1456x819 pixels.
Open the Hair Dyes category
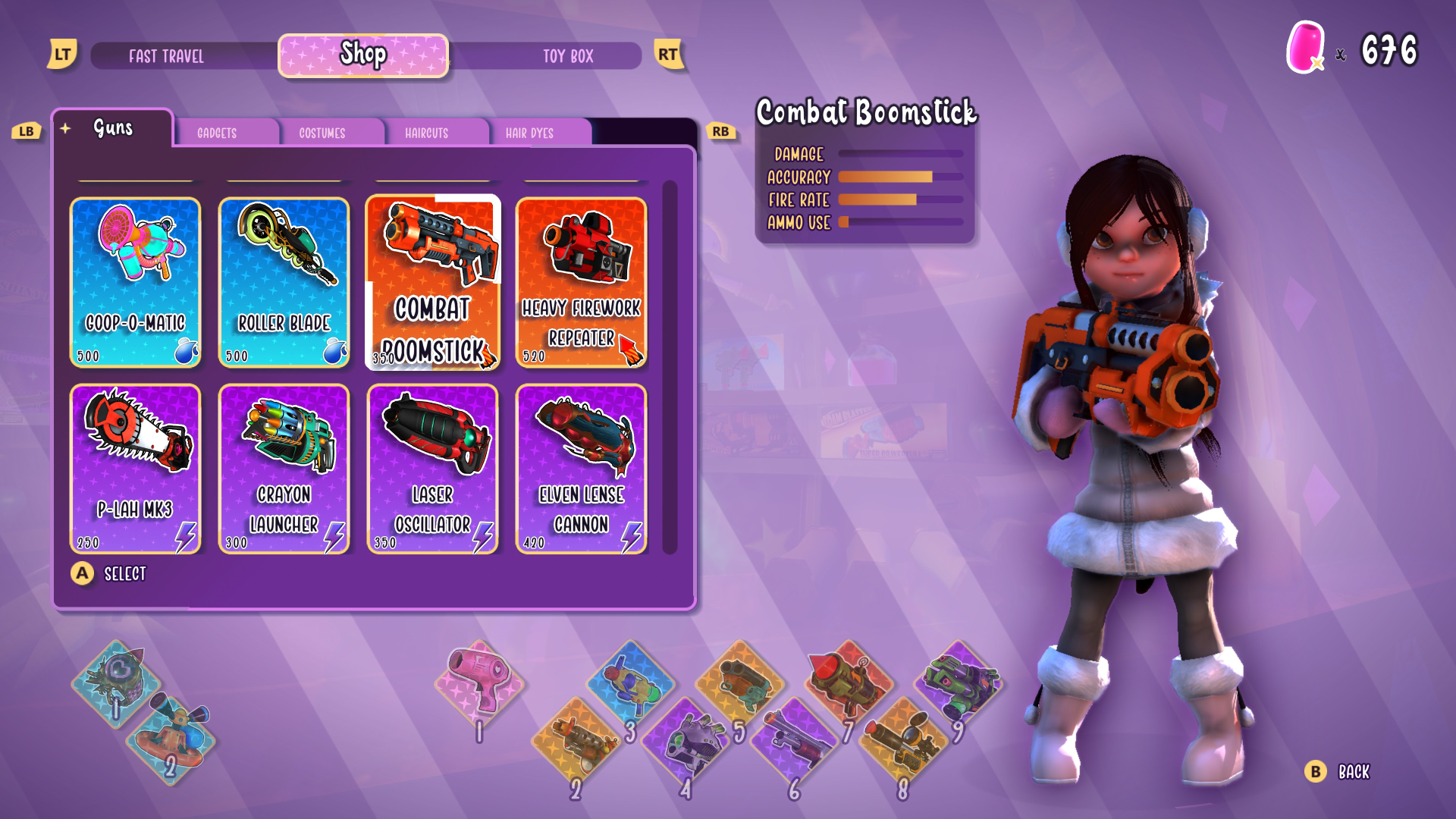tap(529, 133)
